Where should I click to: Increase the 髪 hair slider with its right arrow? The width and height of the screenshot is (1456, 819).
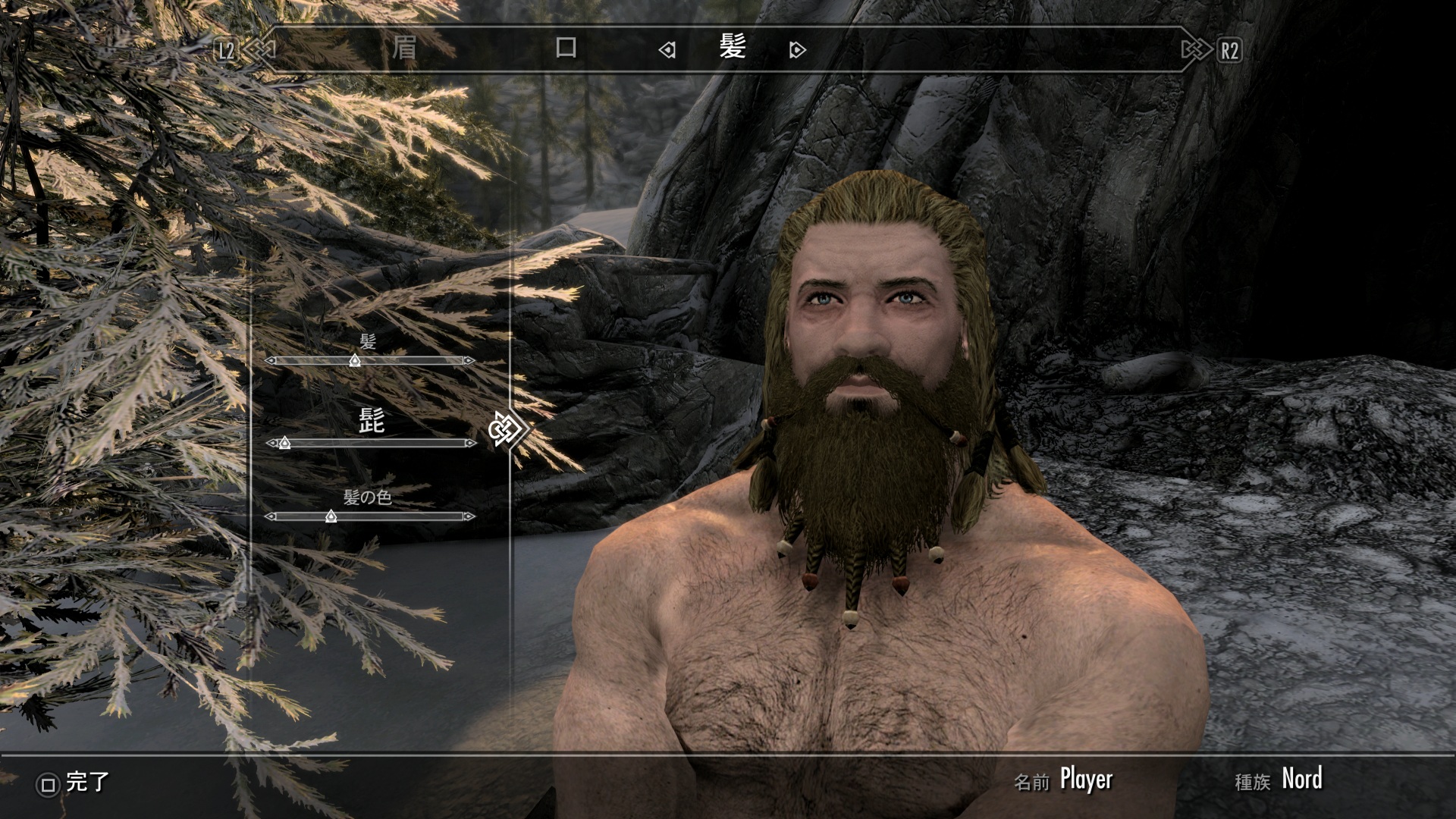coord(469,361)
